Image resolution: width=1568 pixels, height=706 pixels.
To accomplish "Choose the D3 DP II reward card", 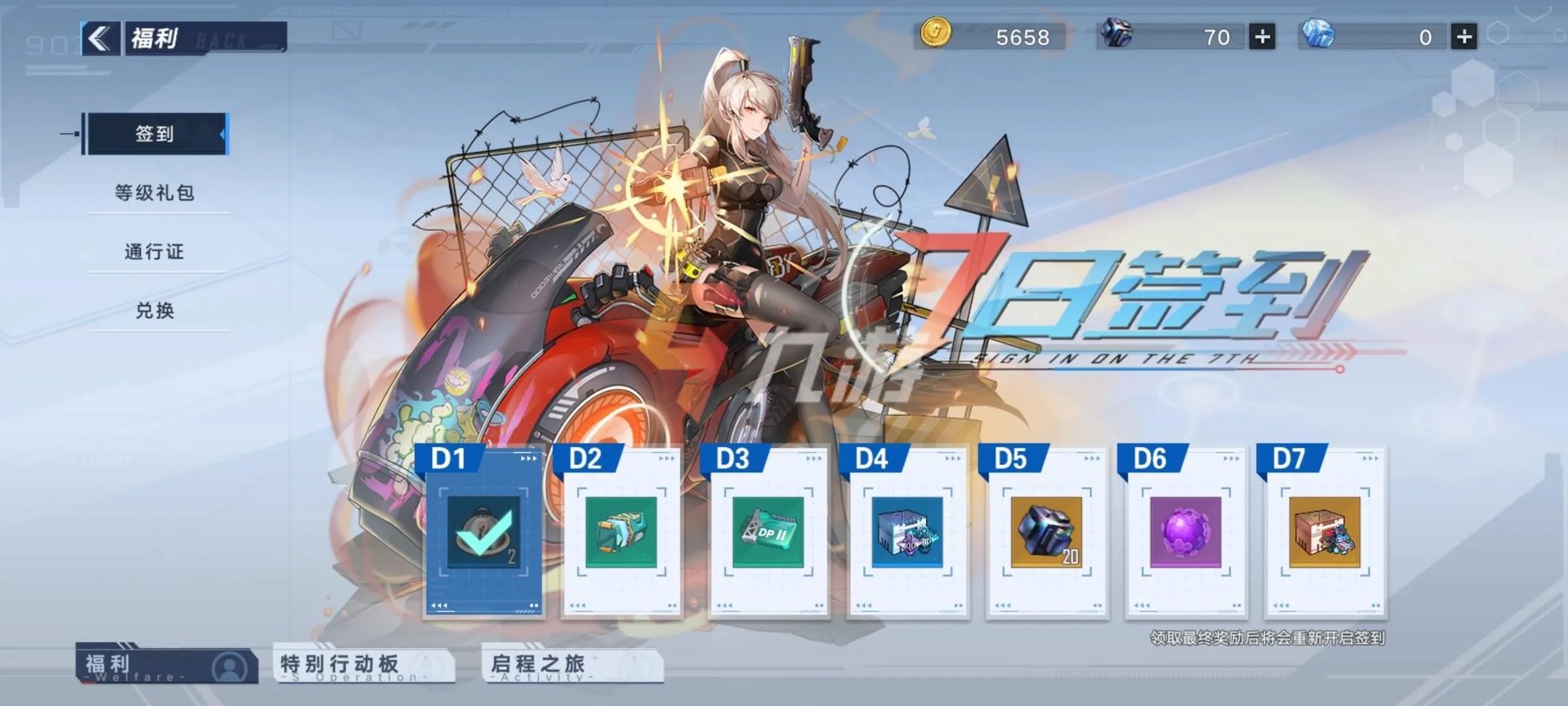I will click(768, 532).
